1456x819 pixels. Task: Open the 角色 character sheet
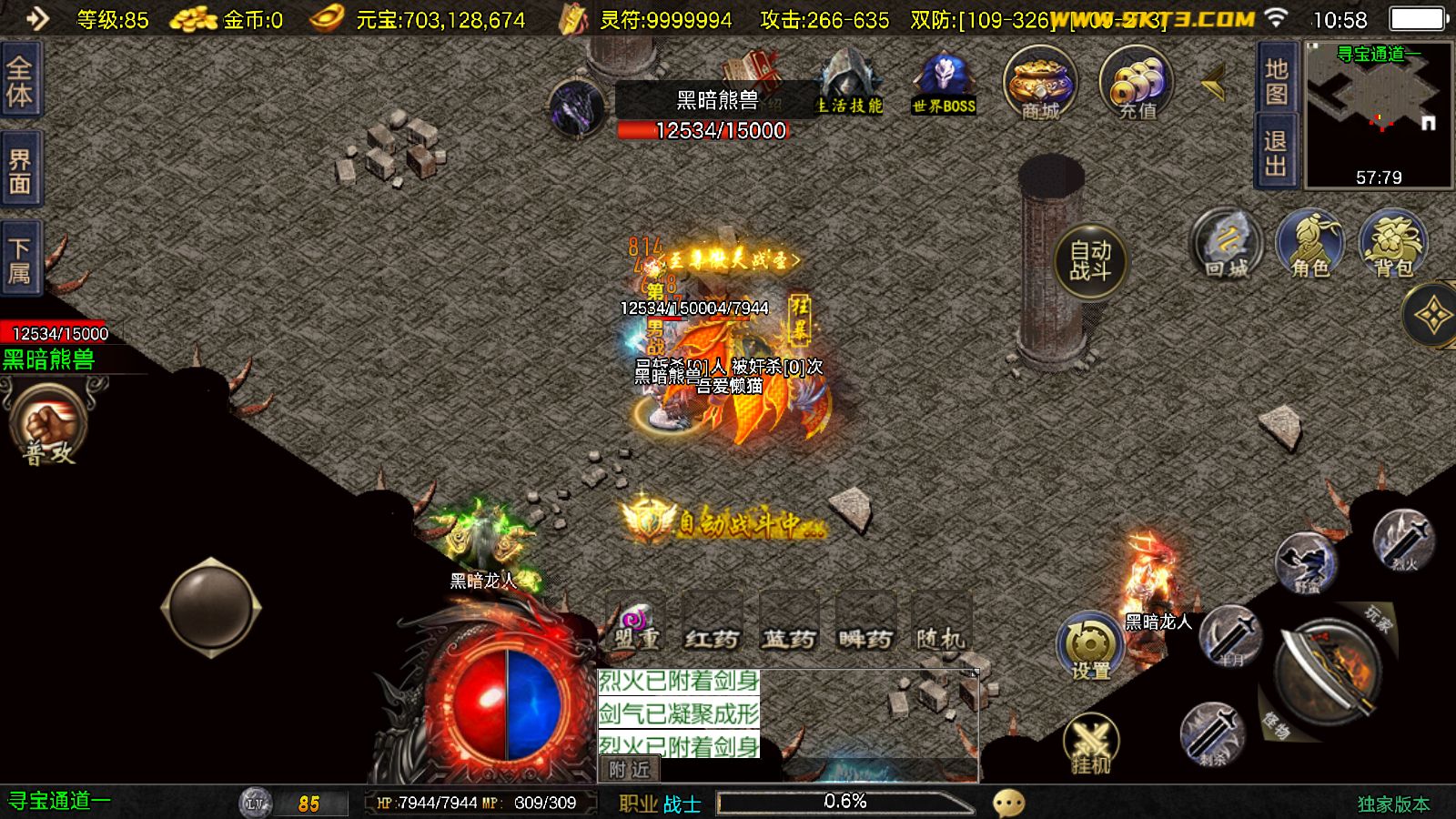(x=1309, y=244)
